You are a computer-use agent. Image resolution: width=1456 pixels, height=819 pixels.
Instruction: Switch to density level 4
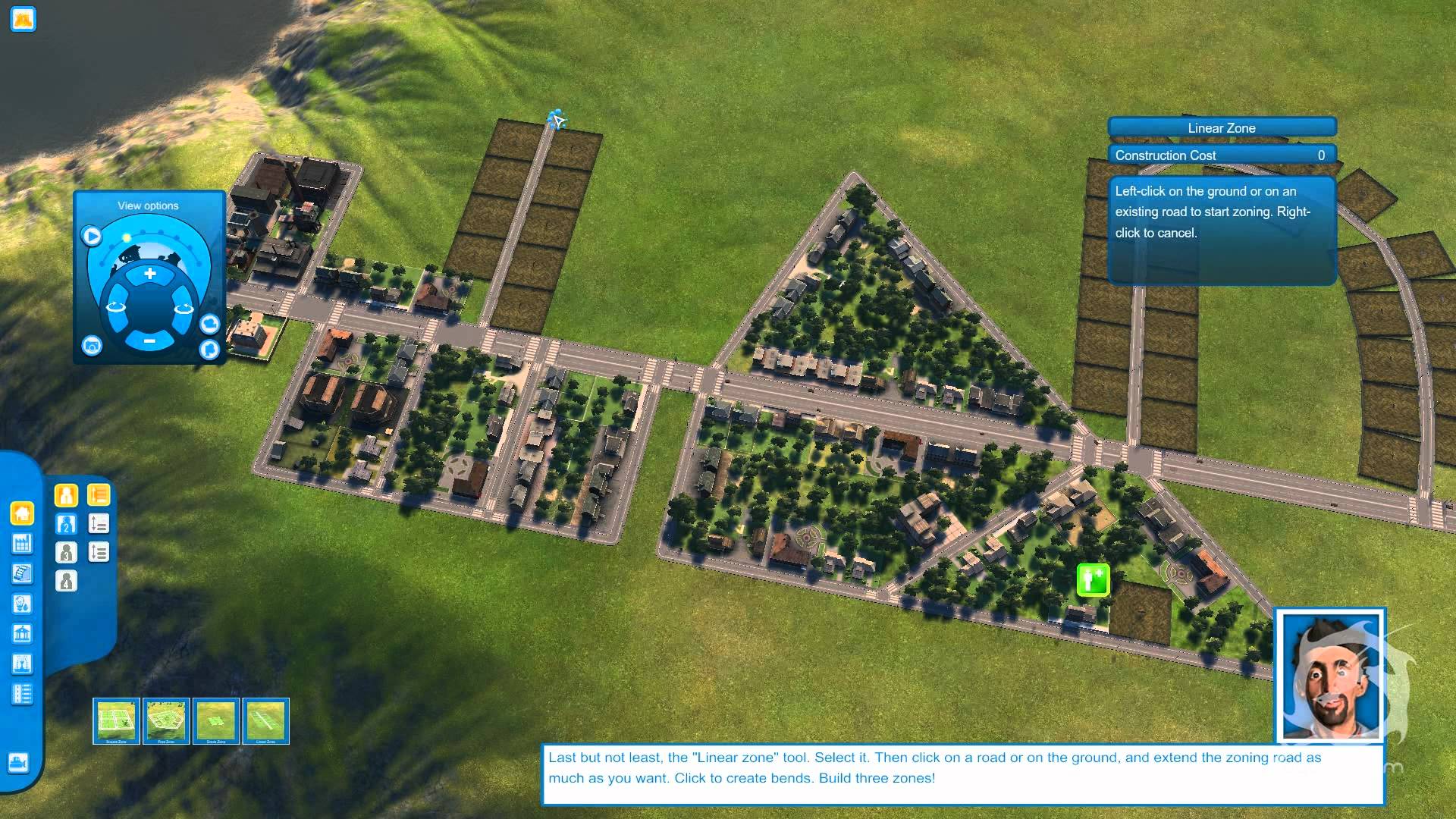[66, 581]
